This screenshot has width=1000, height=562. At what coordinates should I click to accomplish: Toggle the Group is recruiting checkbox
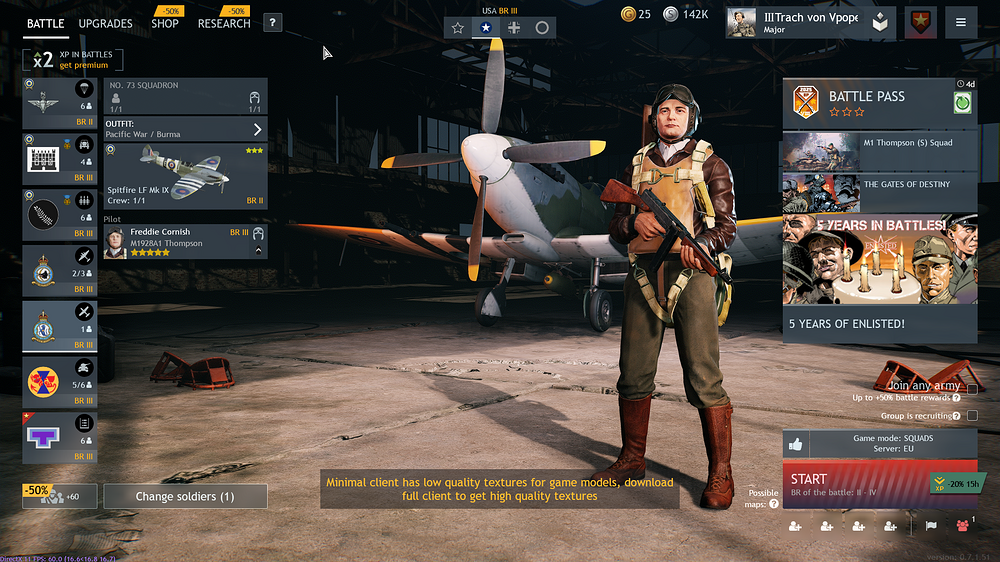(x=972, y=416)
